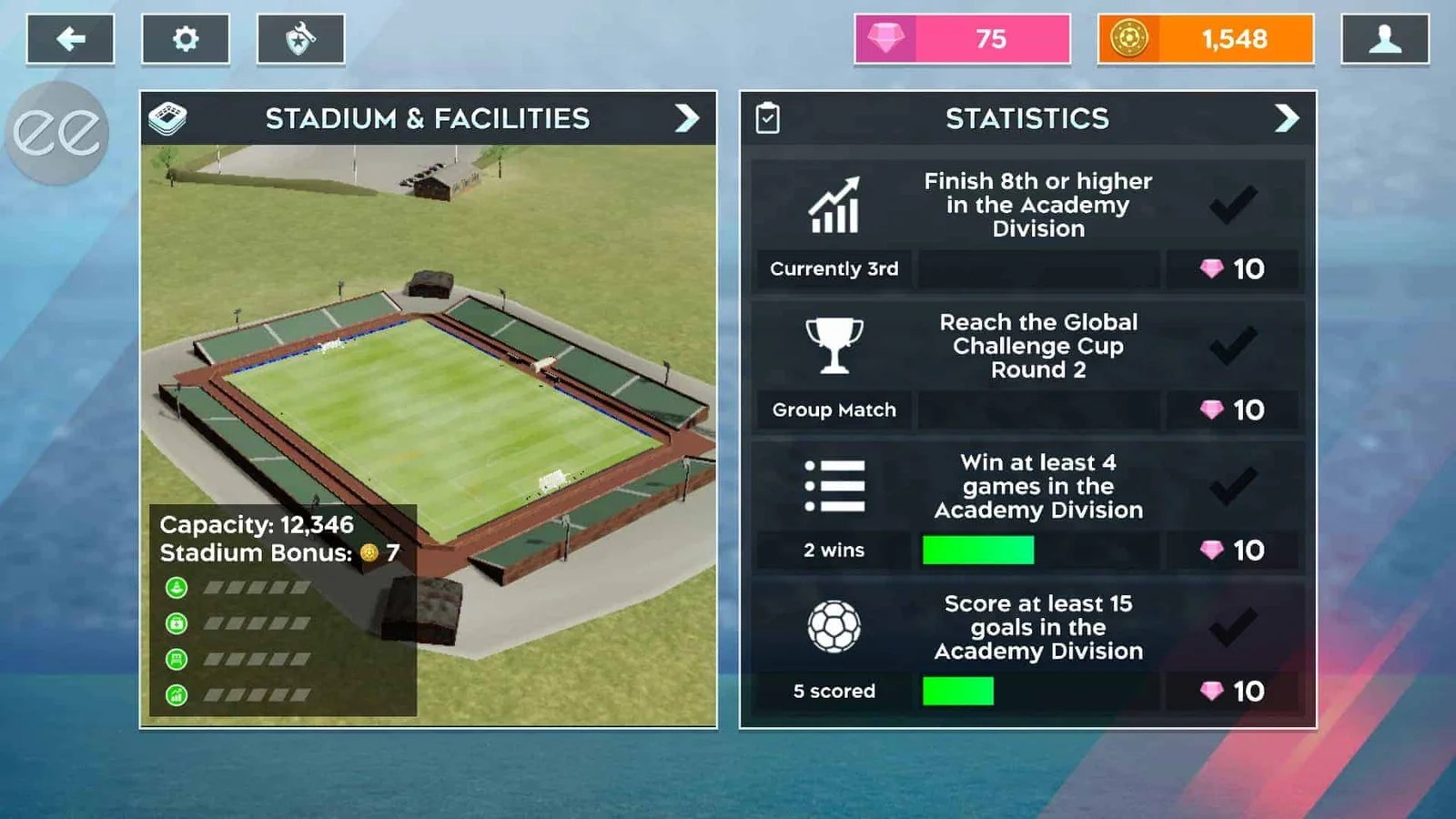Image resolution: width=1456 pixels, height=819 pixels.
Task: Open the club customization shield icon
Action: point(301,38)
